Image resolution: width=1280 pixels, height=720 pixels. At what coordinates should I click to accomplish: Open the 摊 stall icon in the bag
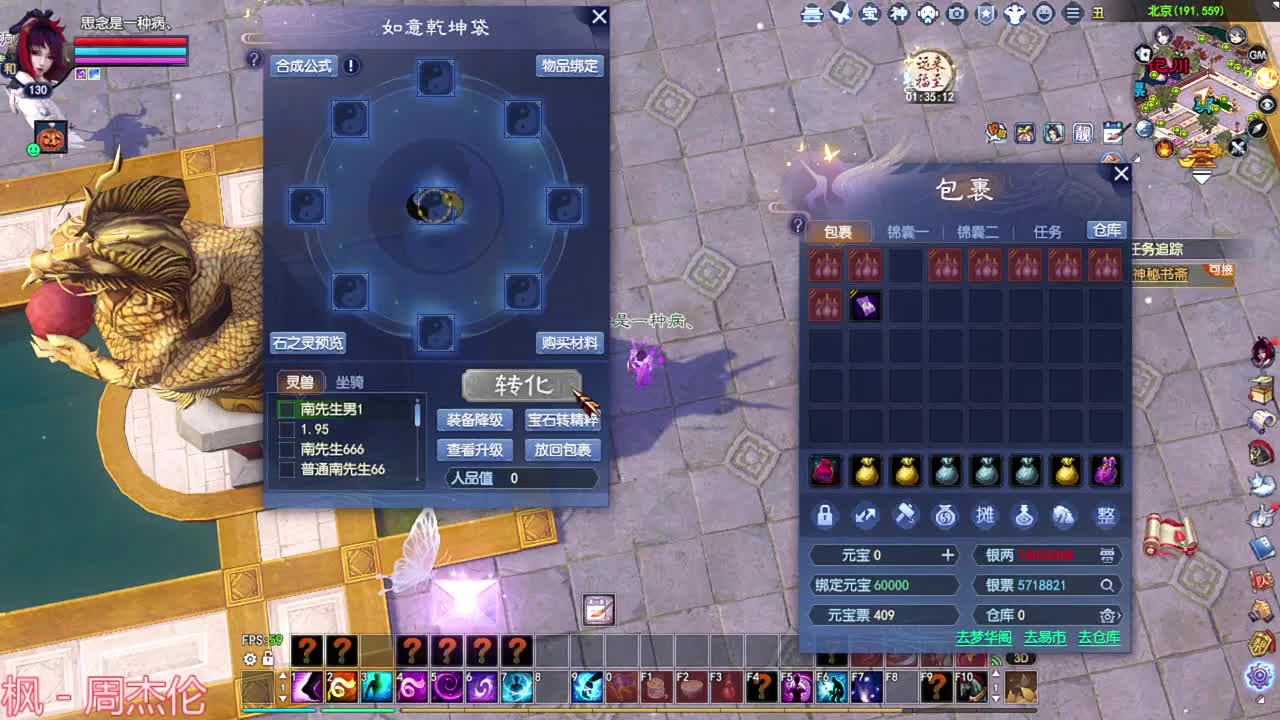(985, 516)
